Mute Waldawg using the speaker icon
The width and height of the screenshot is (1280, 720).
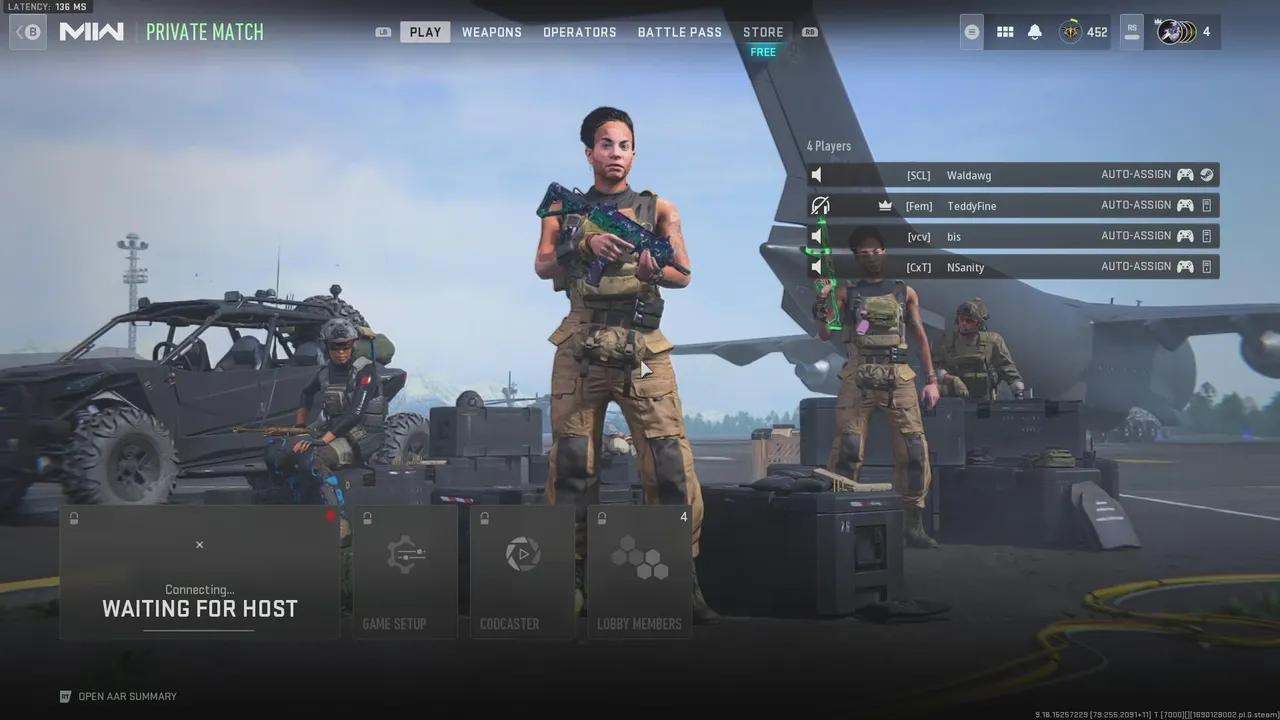(817, 174)
